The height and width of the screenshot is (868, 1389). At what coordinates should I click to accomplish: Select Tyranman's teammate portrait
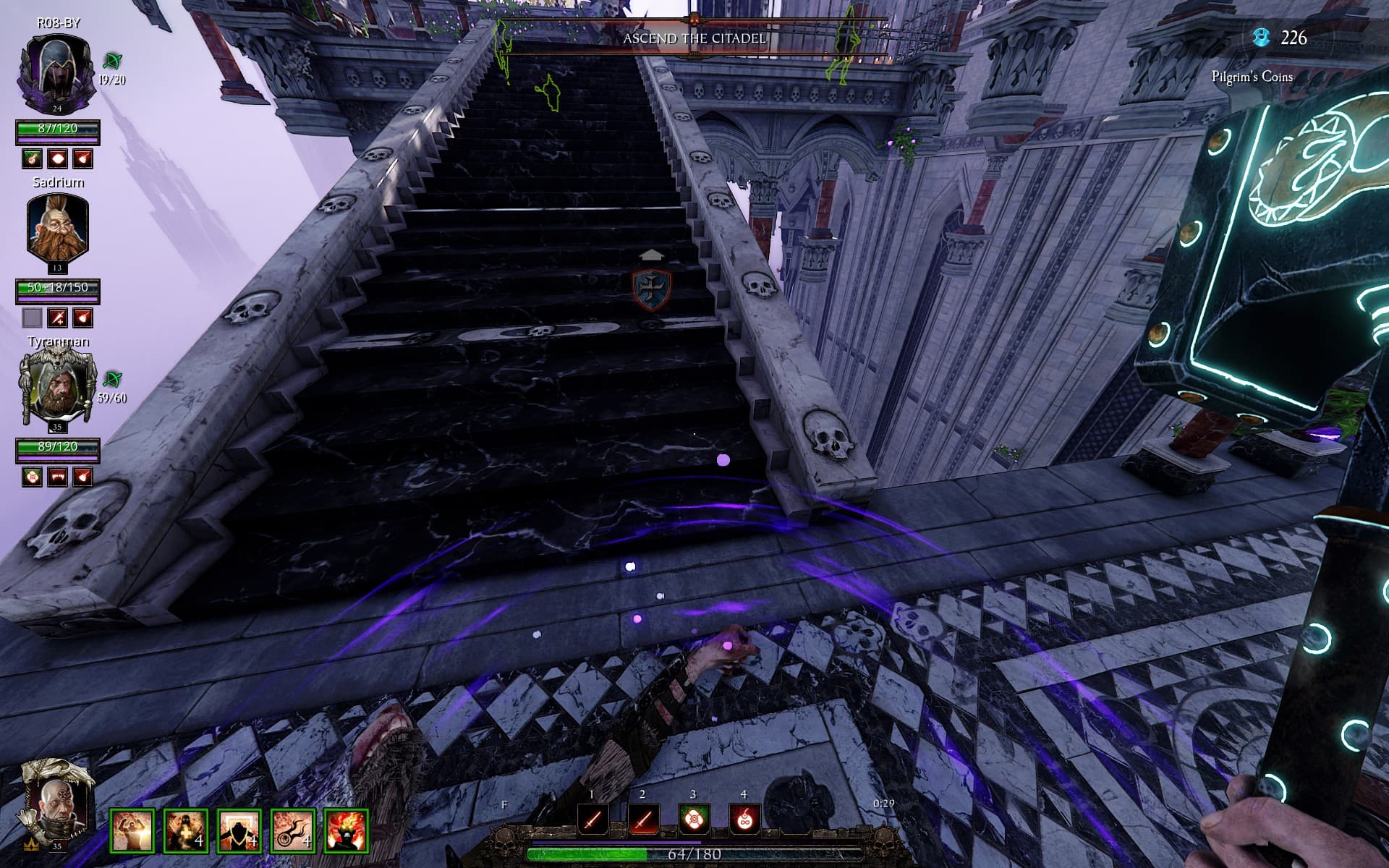[x=57, y=388]
